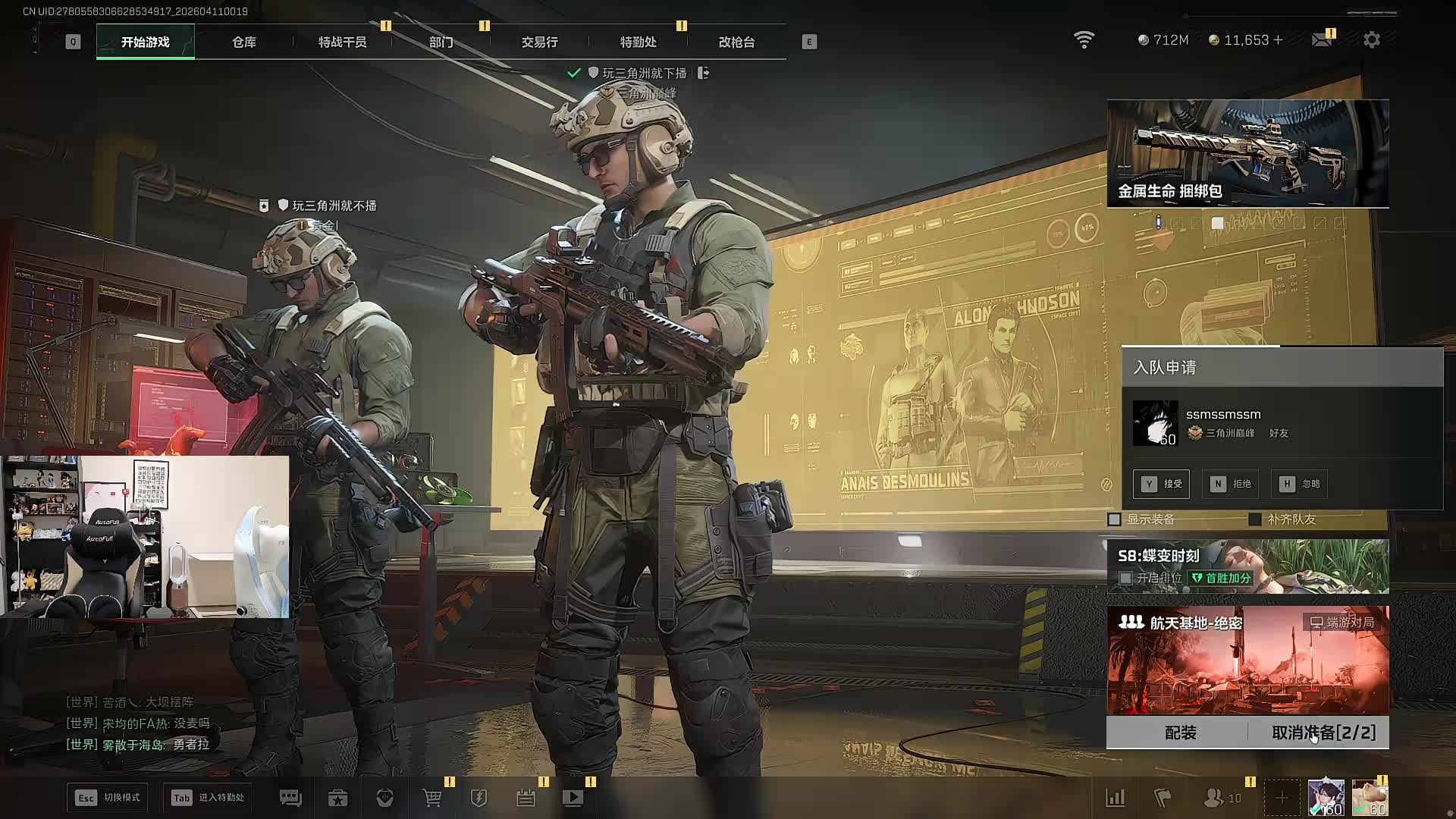The image size is (1456, 819).
Task: Switch to the 改枪台 tab
Action: coord(736,42)
